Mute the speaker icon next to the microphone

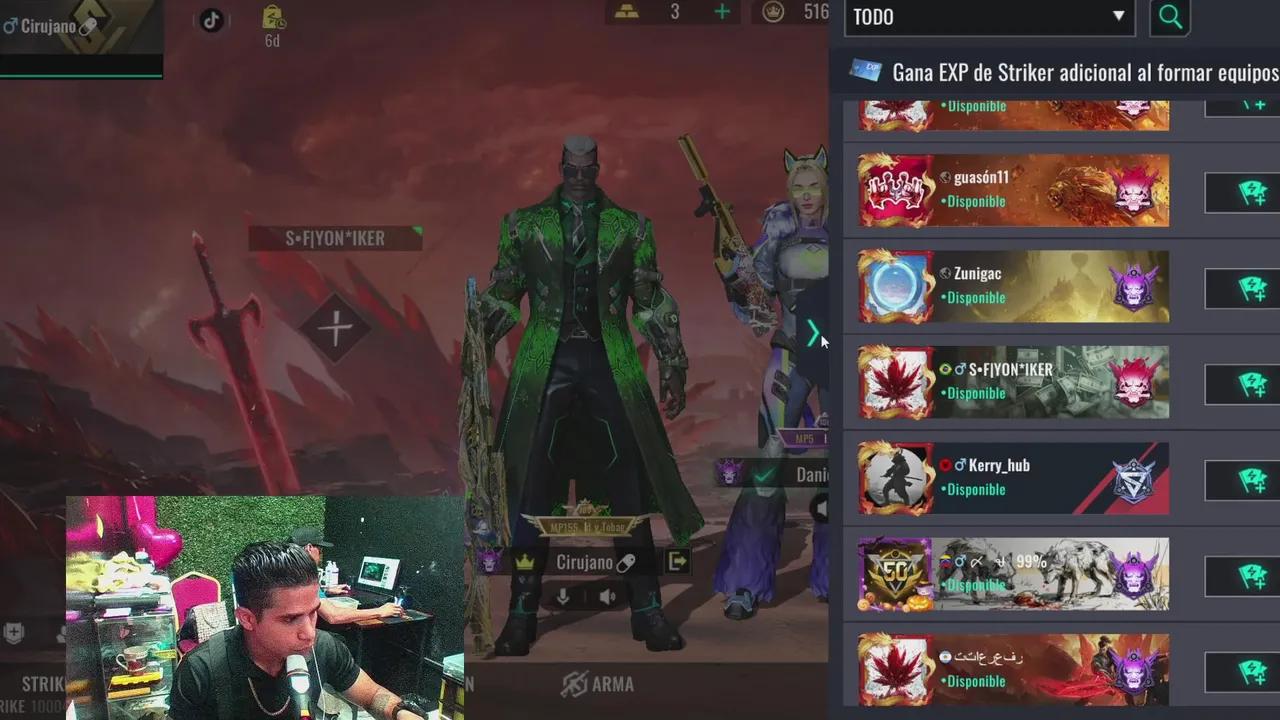[606, 597]
